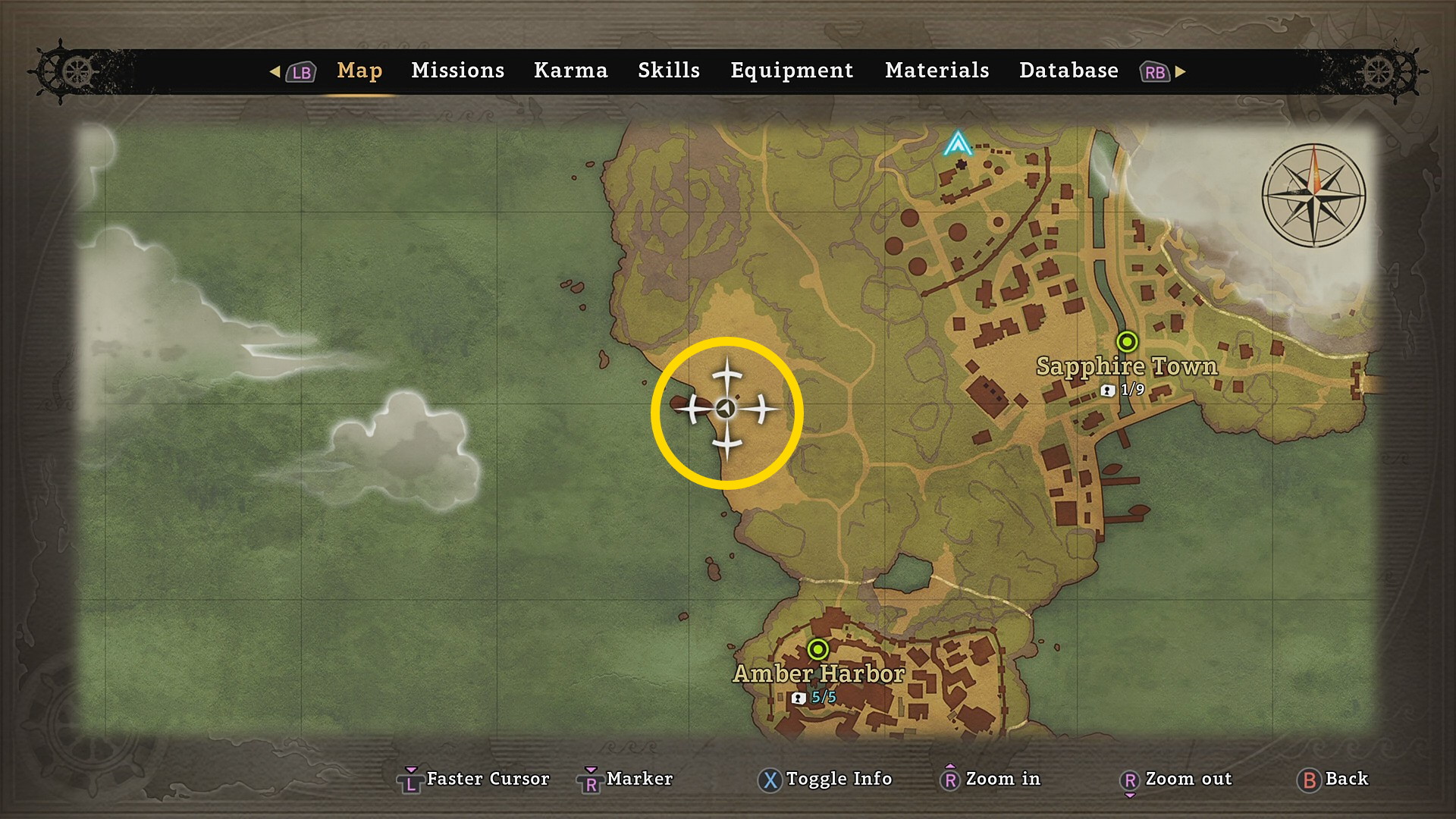Select the player position cursor on map
Viewport: 1456px width, 819px height.
[726, 409]
